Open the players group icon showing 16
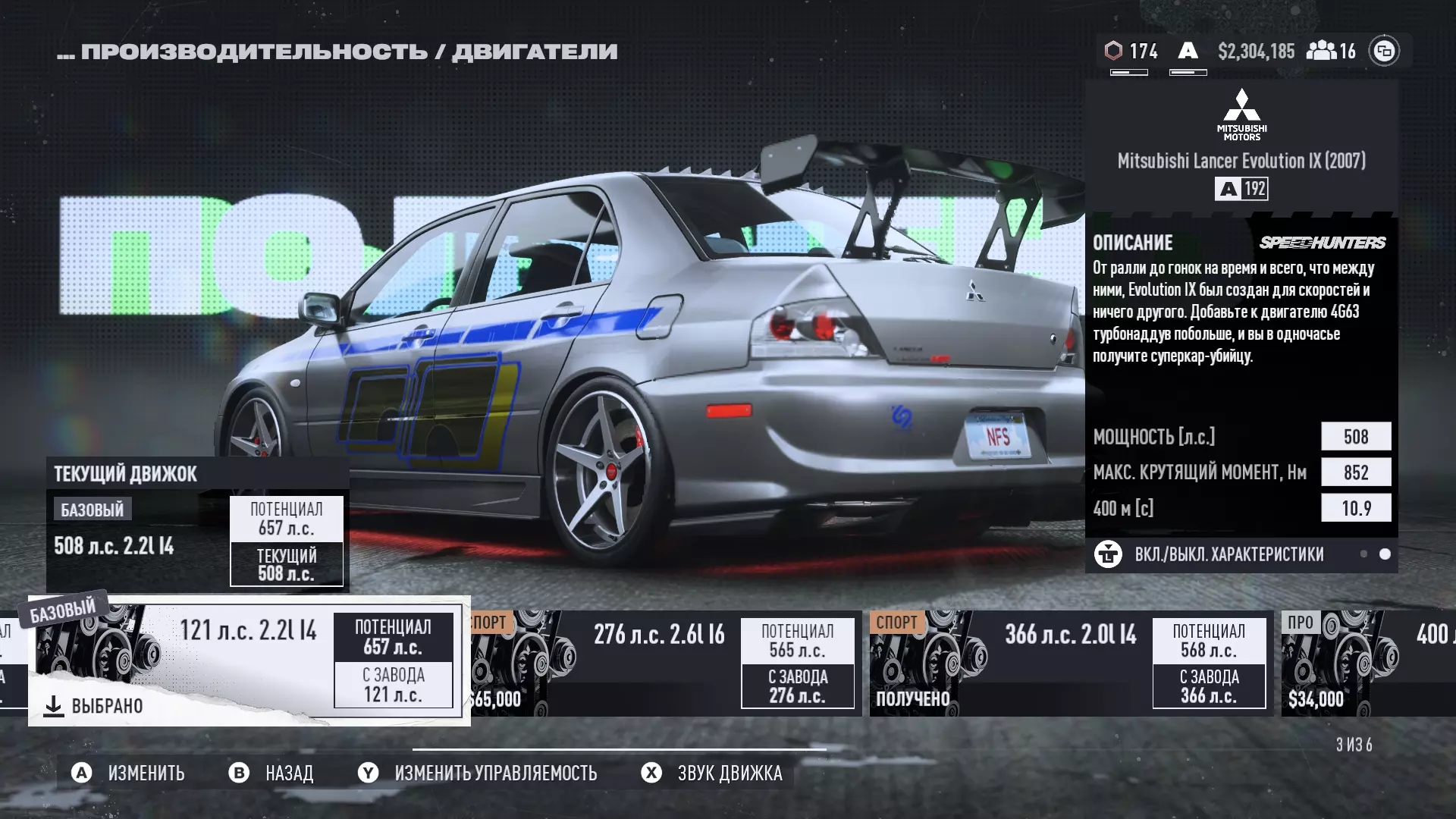 coord(1331,51)
